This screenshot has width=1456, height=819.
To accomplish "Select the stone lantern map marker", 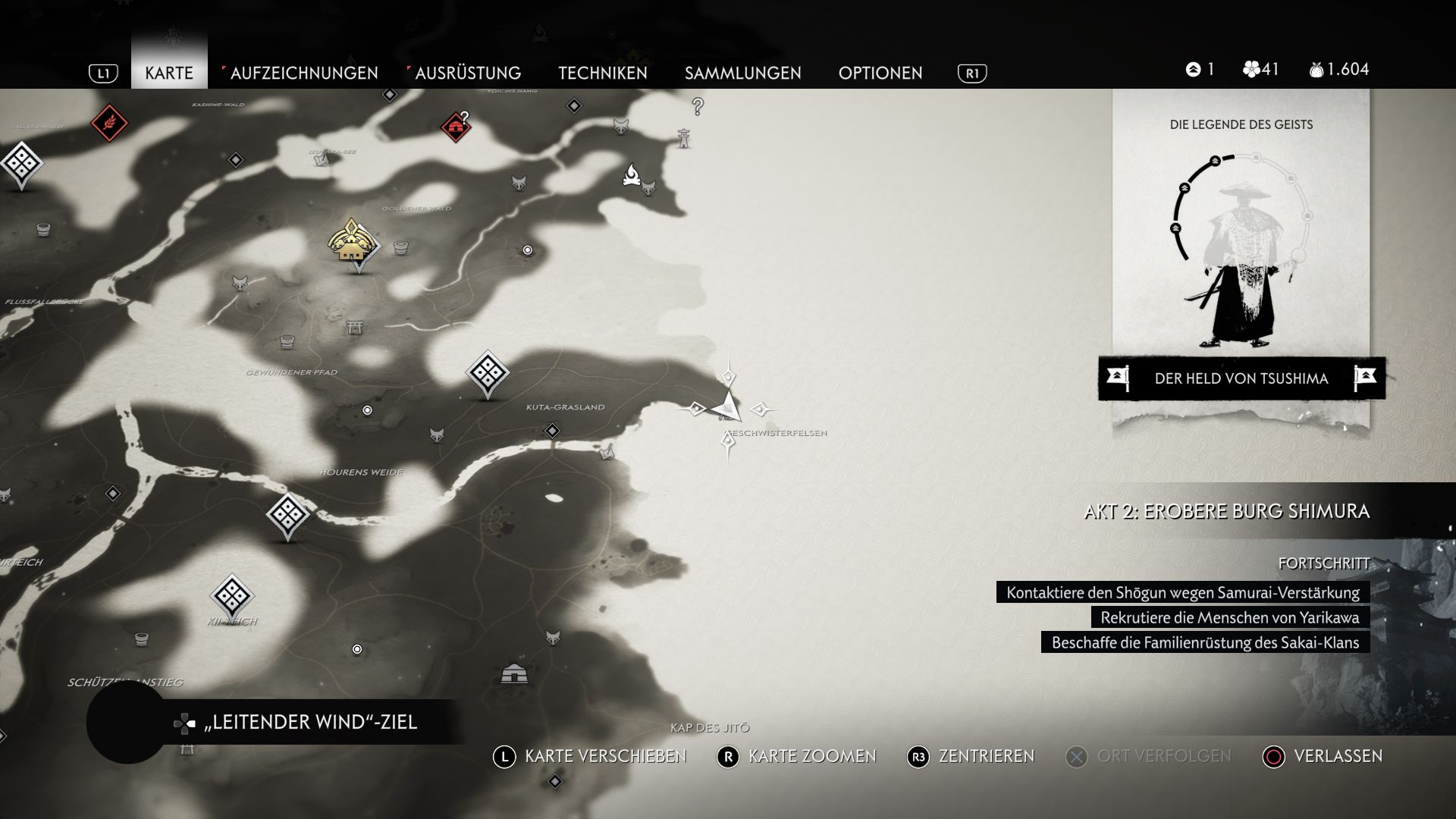I will click(684, 137).
